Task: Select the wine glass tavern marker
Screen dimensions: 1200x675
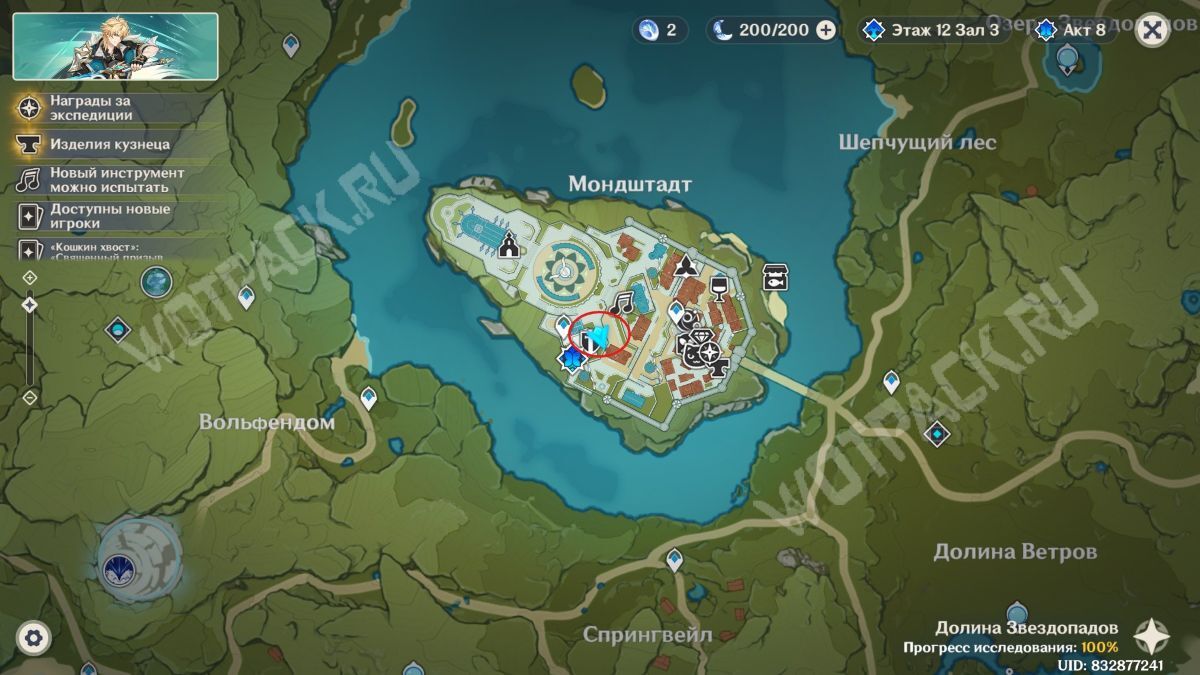Action: coord(717,289)
